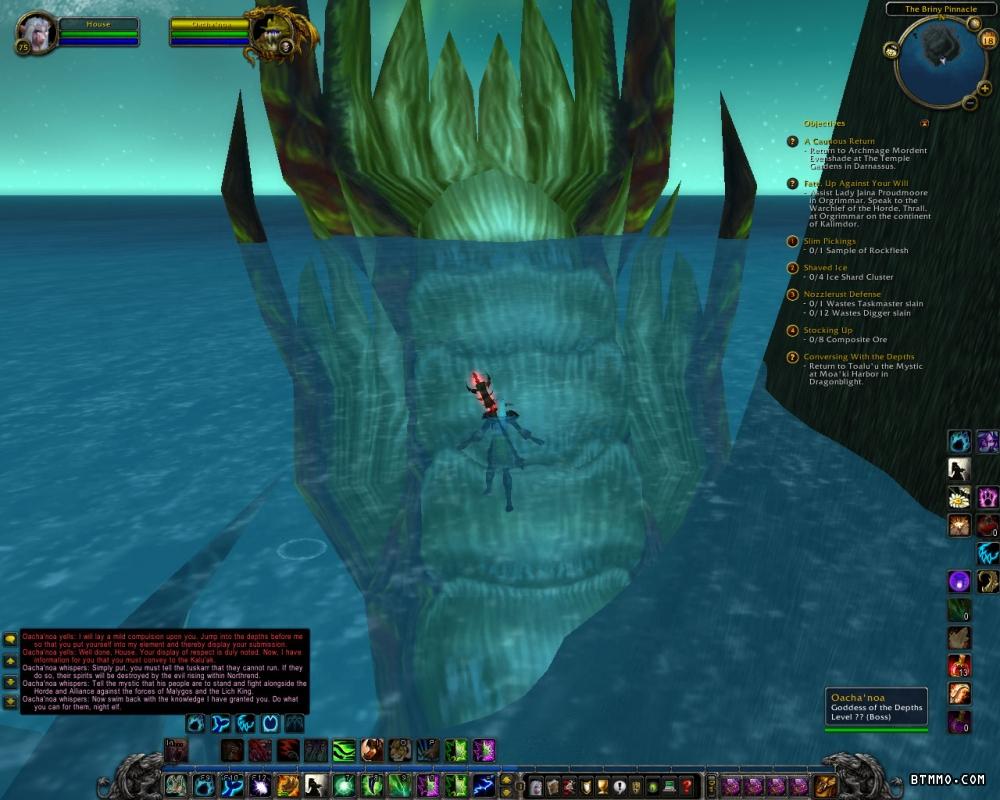1000x800 pixels.
Task: Use the purple orb ability icon
Action: pyautogui.click(x=960, y=581)
